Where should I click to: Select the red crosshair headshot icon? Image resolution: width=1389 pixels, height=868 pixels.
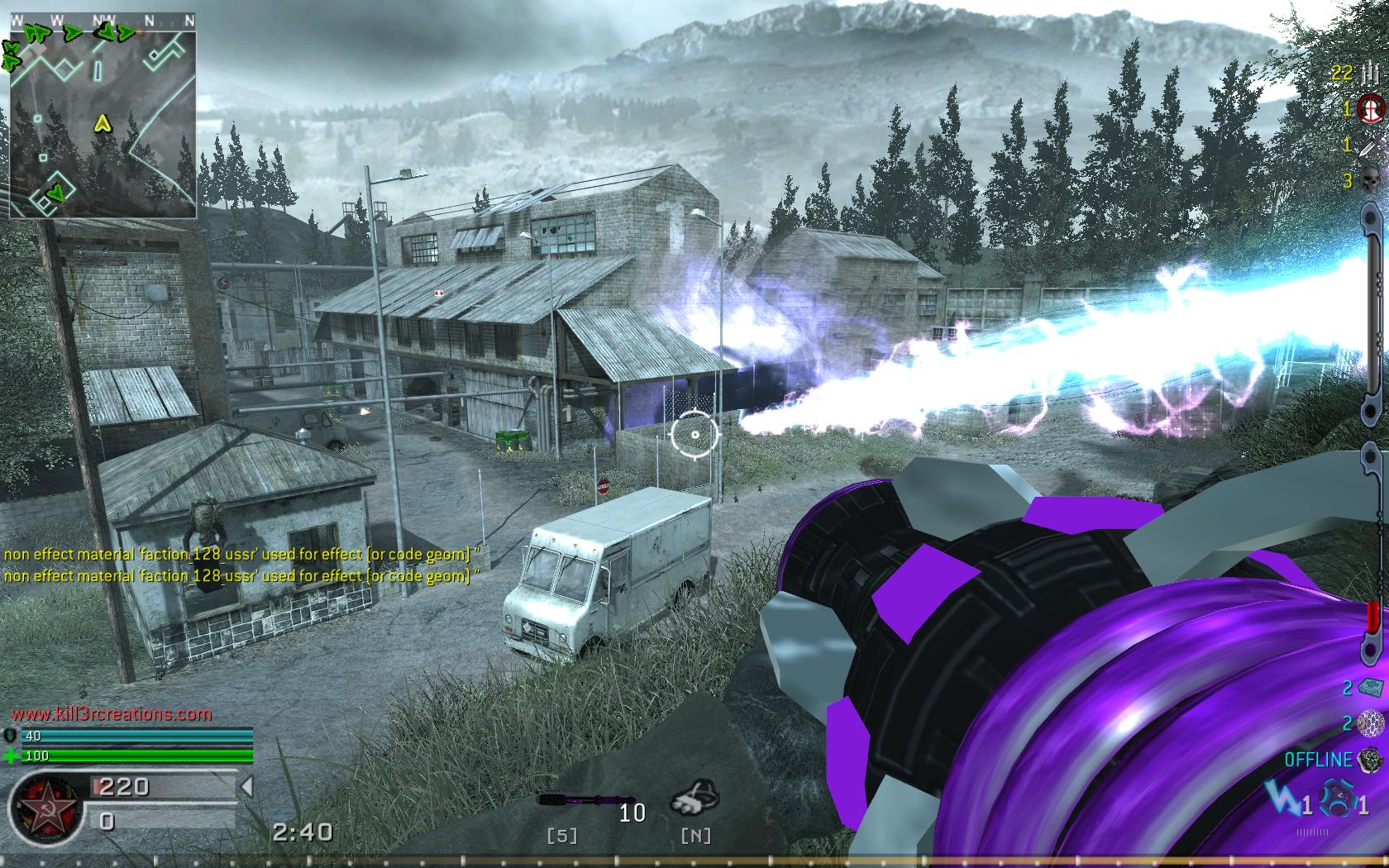[x=1371, y=107]
